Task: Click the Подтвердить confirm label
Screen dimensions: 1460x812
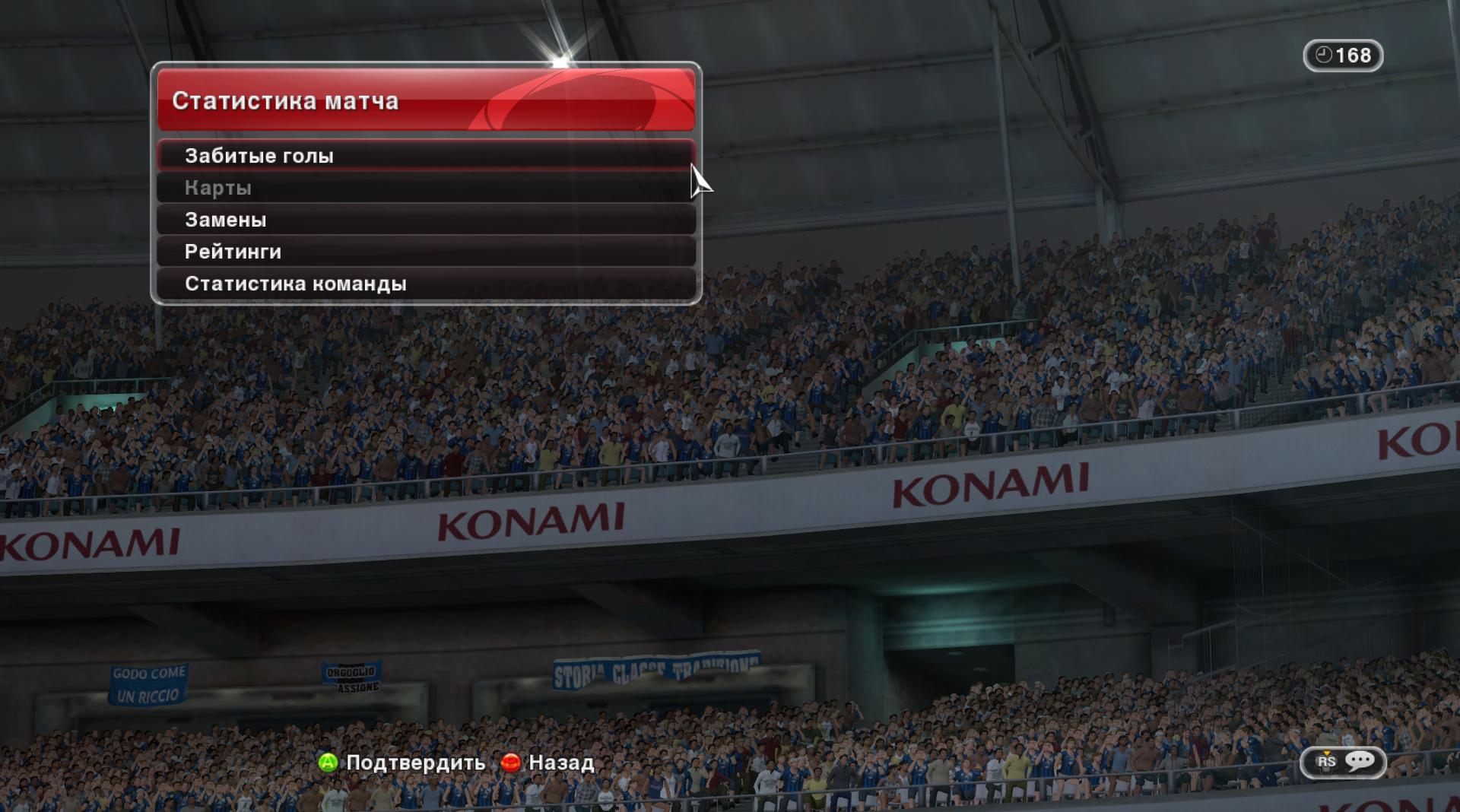Action: pyautogui.click(x=414, y=763)
